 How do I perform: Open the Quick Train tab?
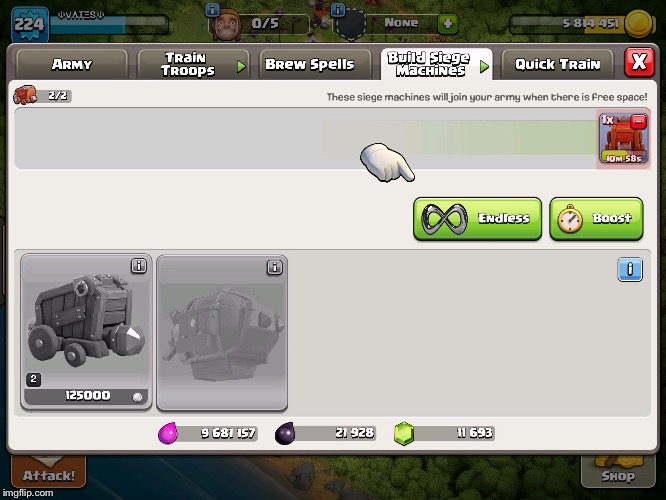click(557, 65)
